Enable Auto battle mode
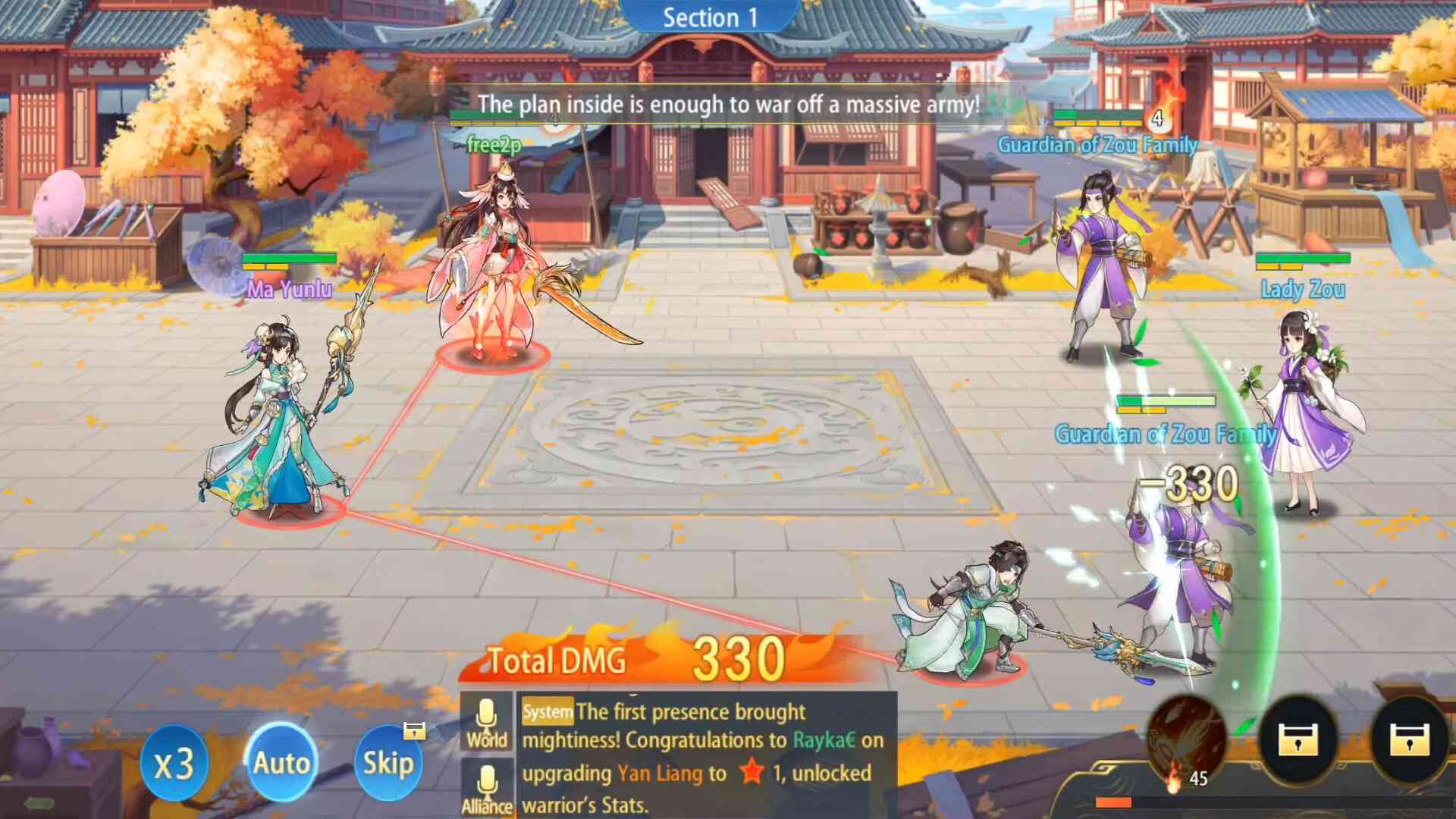Image resolution: width=1456 pixels, height=819 pixels. (x=281, y=762)
